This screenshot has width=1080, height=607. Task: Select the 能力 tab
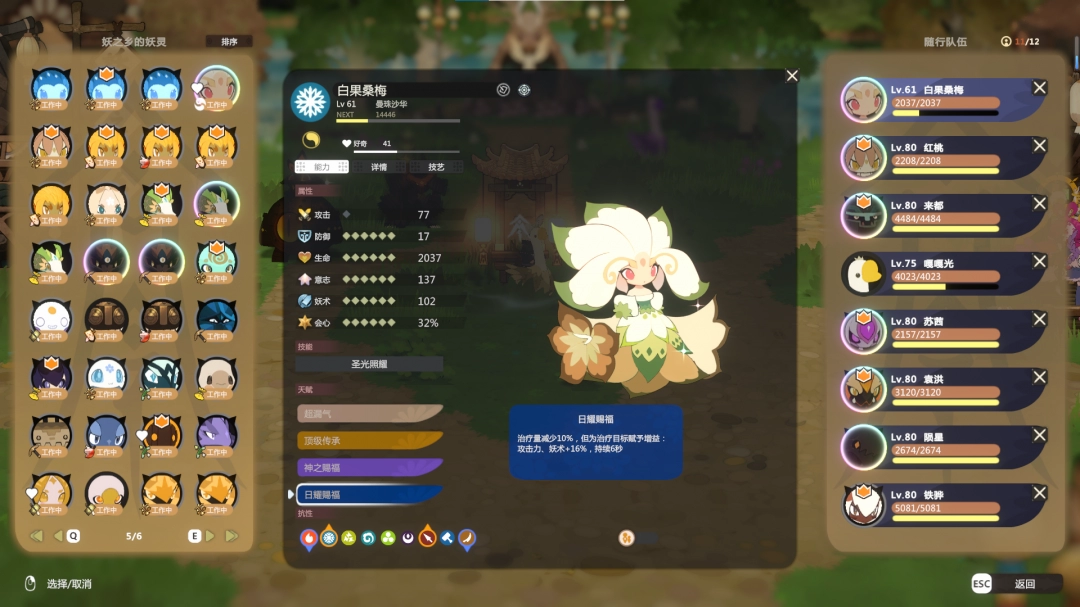coord(321,167)
